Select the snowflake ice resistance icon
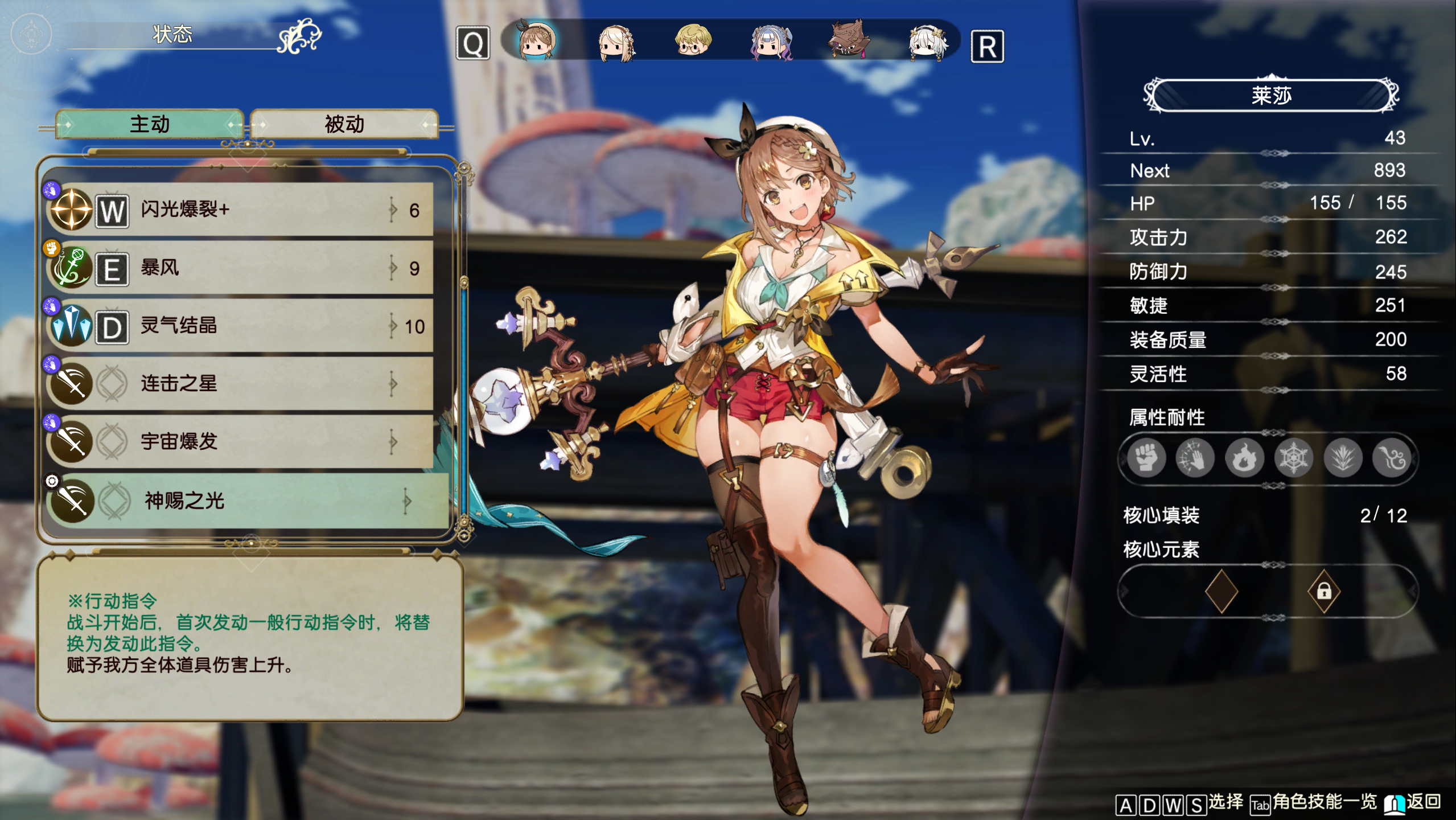1456x820 pixels. pyautogui.click(x=1293, y=458)
